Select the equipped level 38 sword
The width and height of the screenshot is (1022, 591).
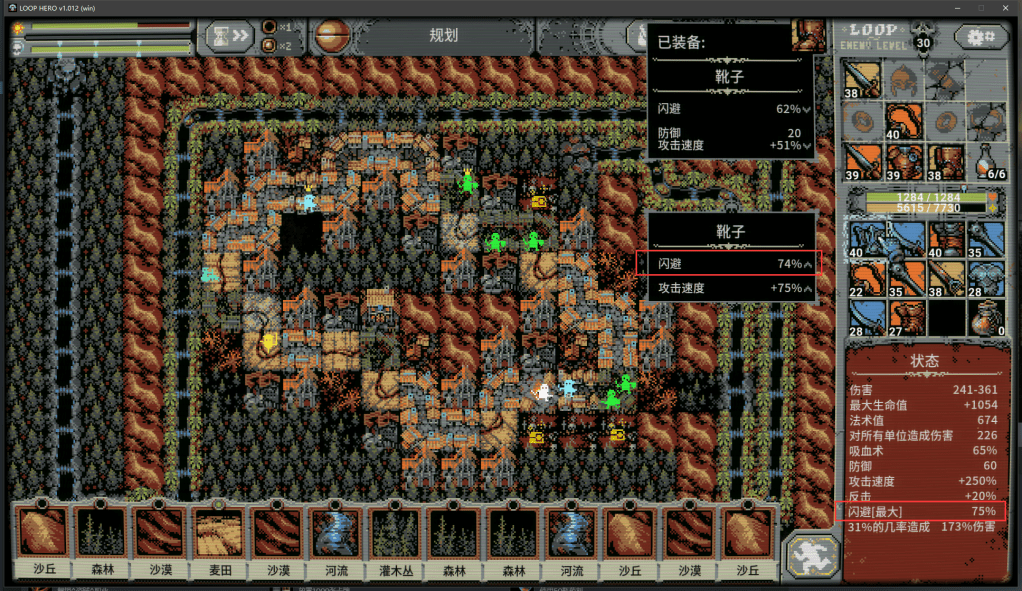coord(862,80)
